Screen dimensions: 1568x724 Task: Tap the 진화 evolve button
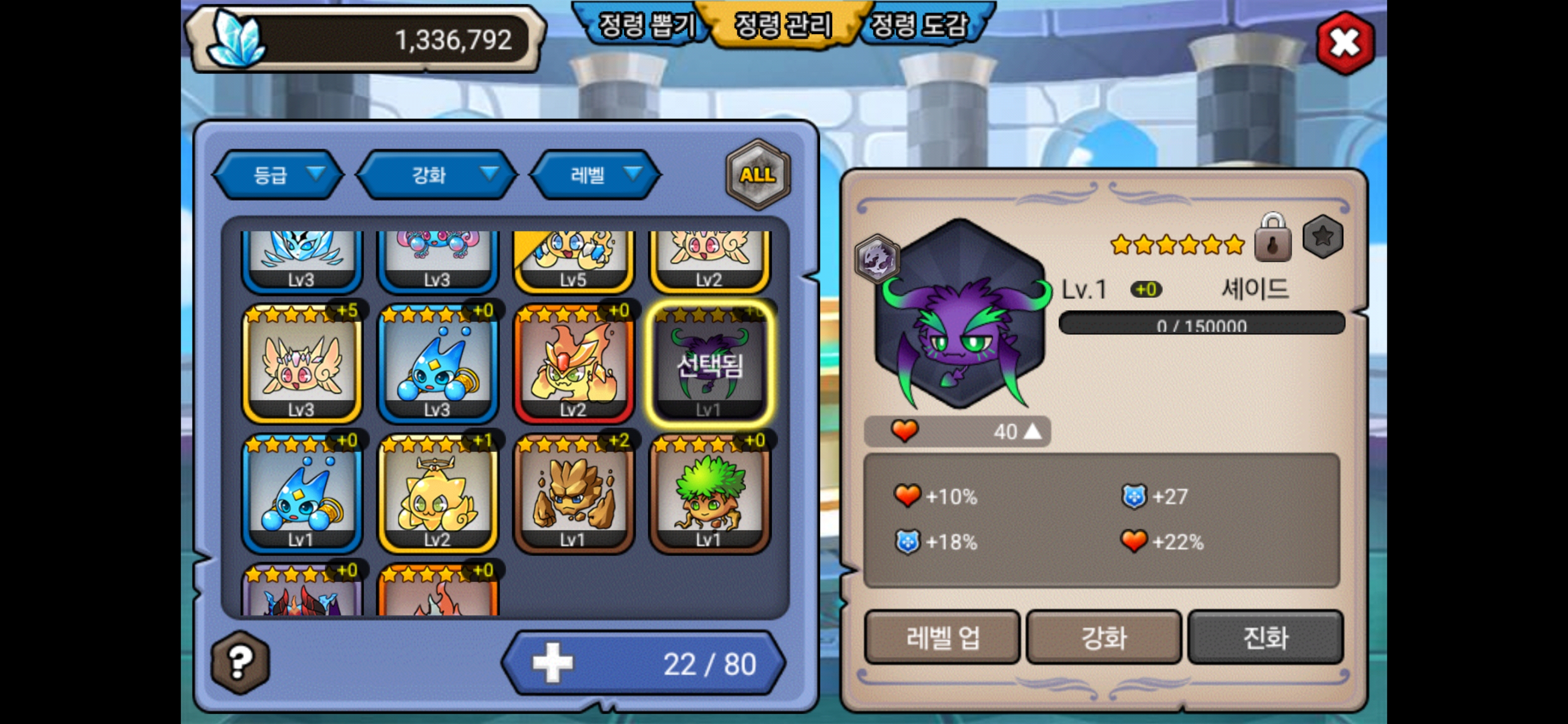click(x=1265, y=638)
